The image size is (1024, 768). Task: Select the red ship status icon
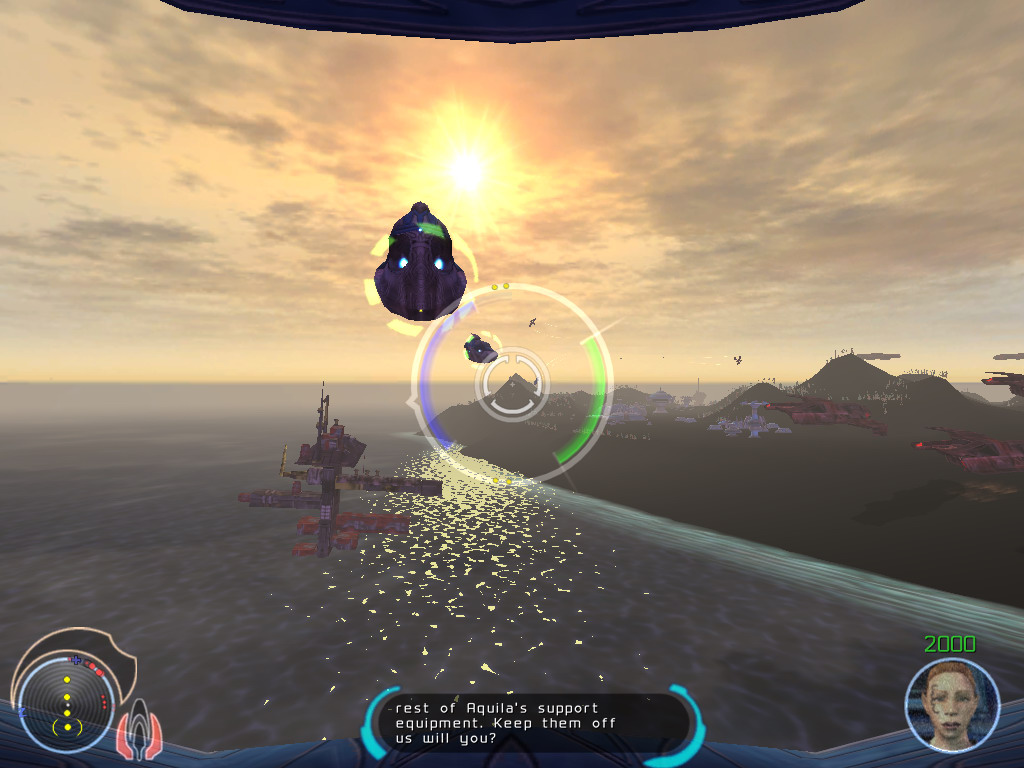pyautogui.click(x=138, y=733)
